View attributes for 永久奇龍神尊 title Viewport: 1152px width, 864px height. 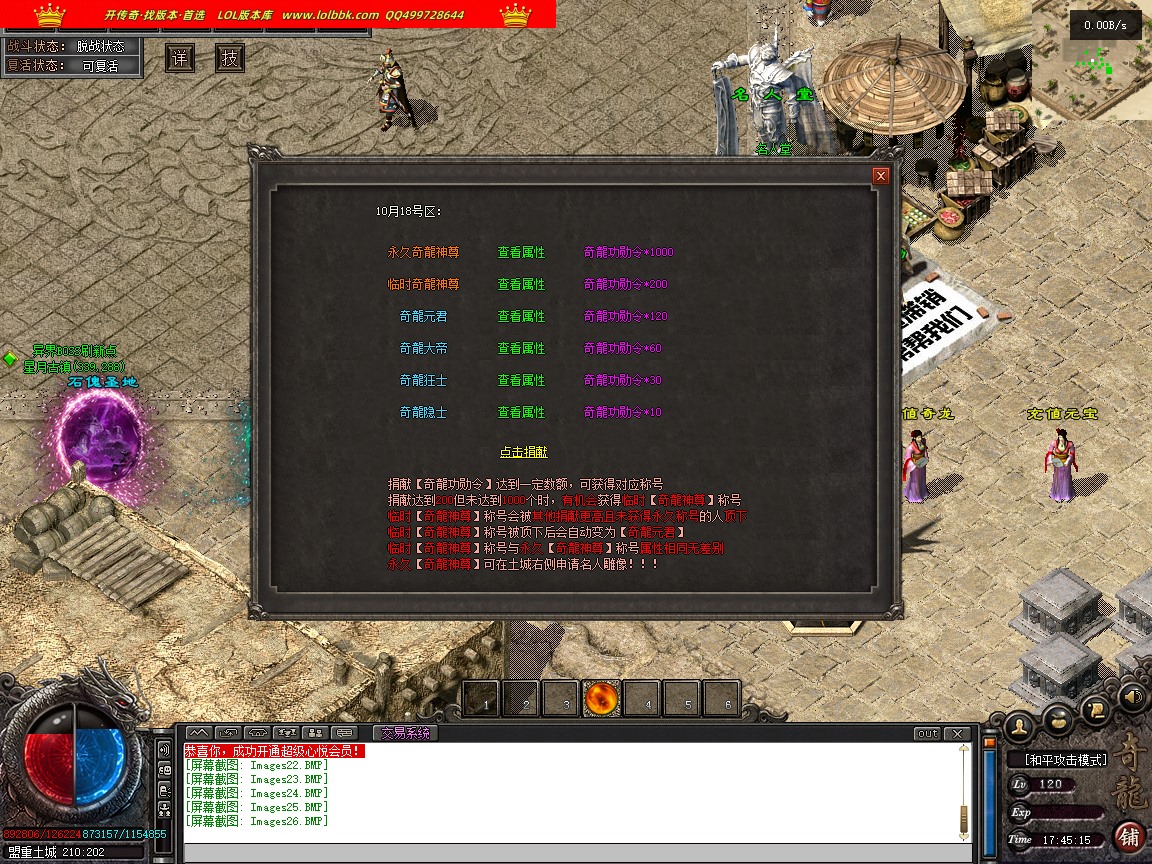point(521,252)
